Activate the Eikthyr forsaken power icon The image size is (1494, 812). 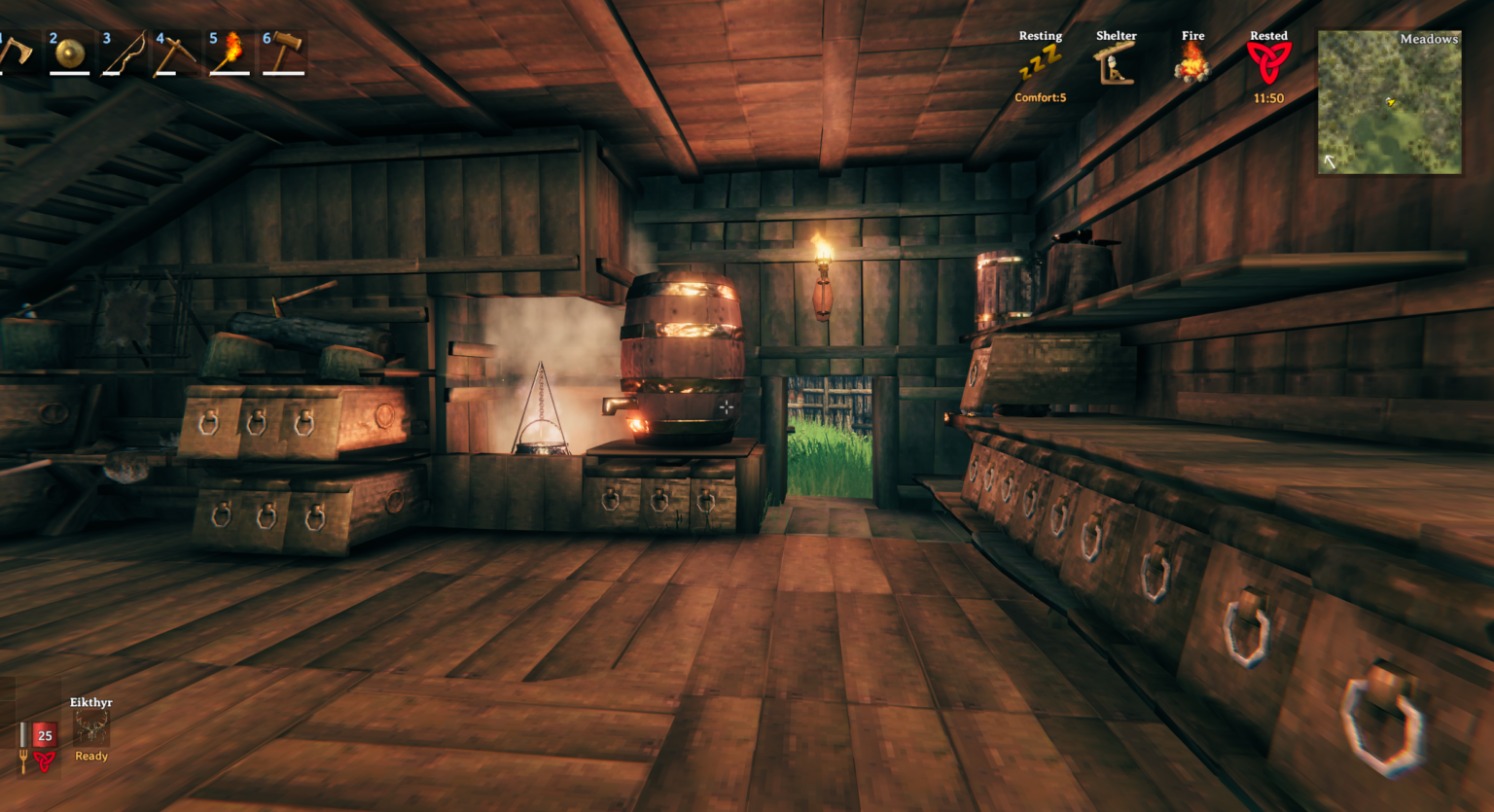click(91, 727)
